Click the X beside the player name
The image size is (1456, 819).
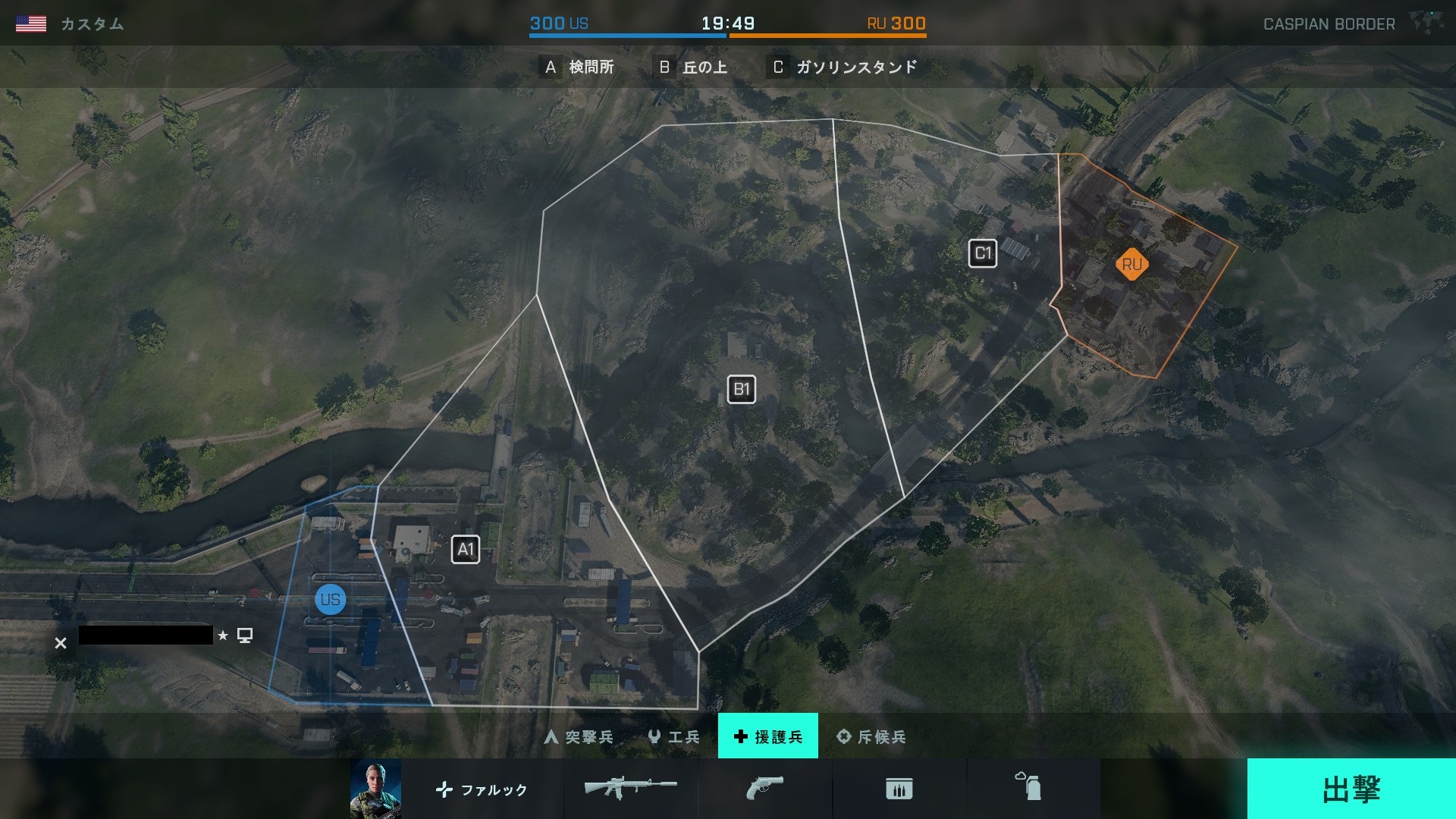click(61, 643)
